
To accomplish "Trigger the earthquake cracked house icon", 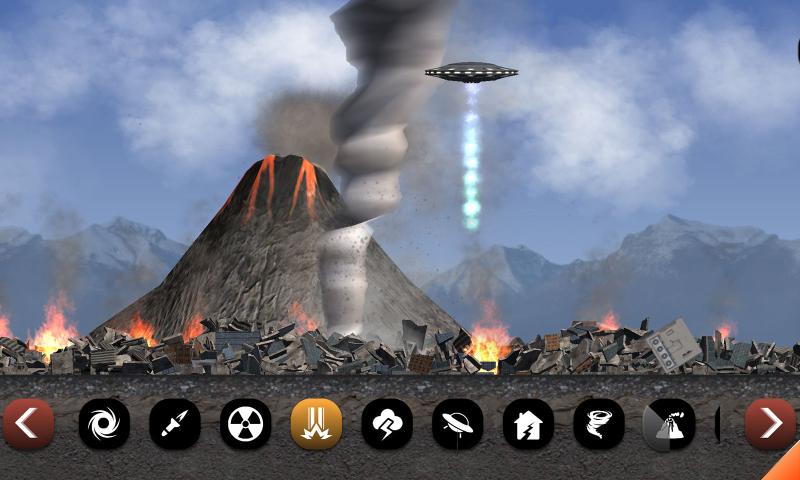I will pyautogui.click(x=528, y=424).
